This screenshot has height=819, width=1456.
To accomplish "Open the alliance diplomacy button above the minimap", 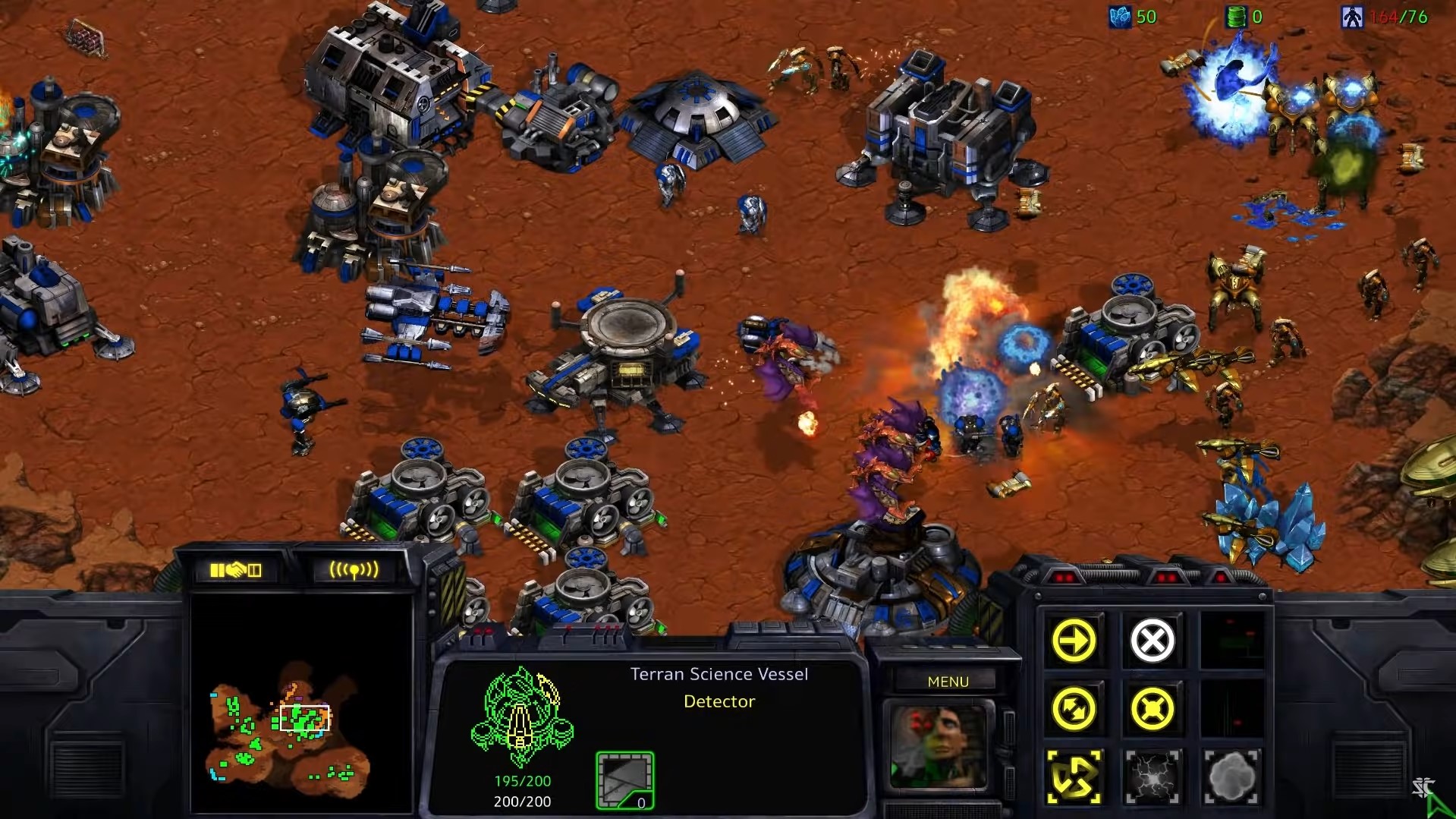I will (x=235, y=570).
